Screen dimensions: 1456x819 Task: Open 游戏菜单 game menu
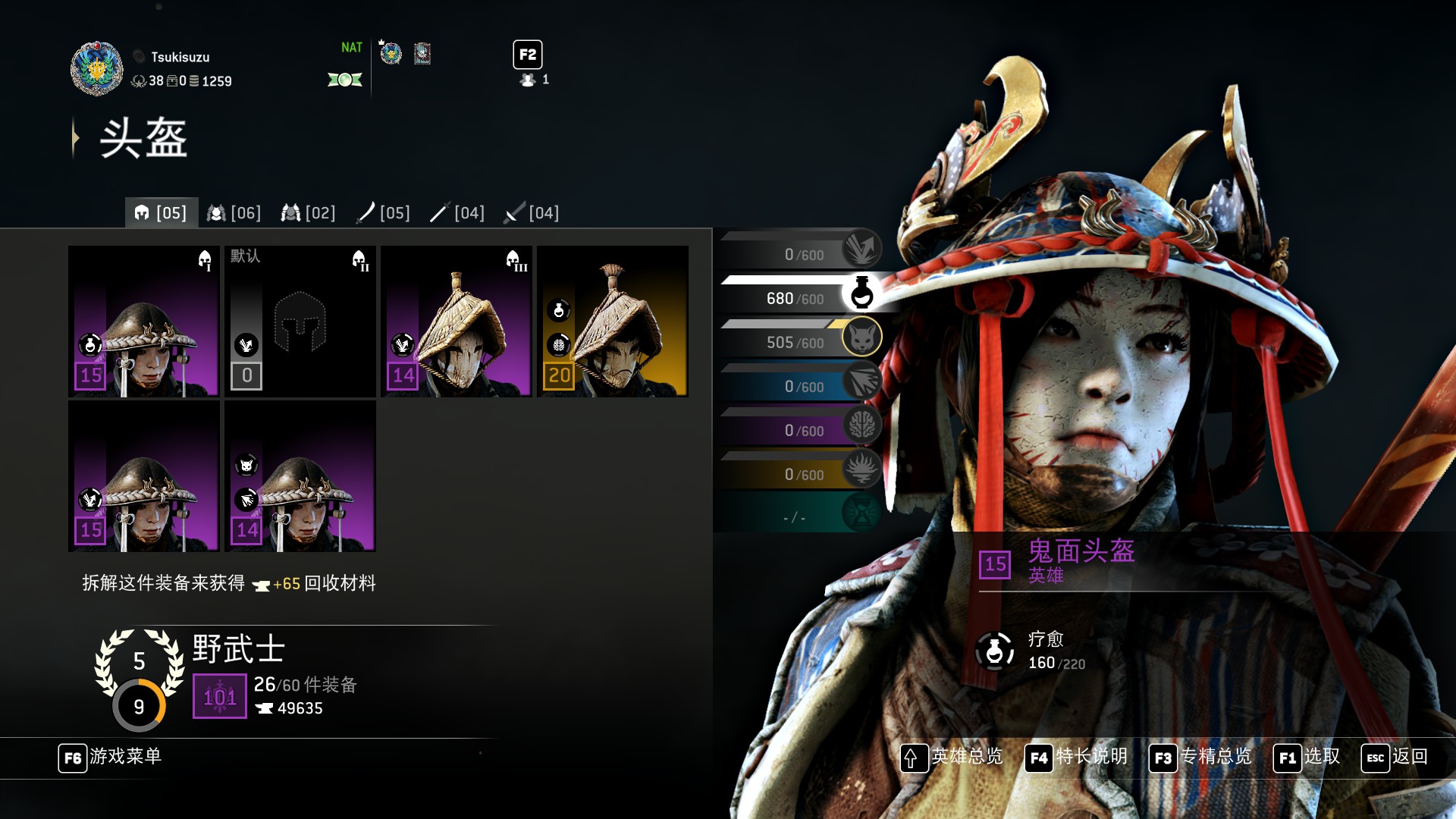tap(110, 757)
